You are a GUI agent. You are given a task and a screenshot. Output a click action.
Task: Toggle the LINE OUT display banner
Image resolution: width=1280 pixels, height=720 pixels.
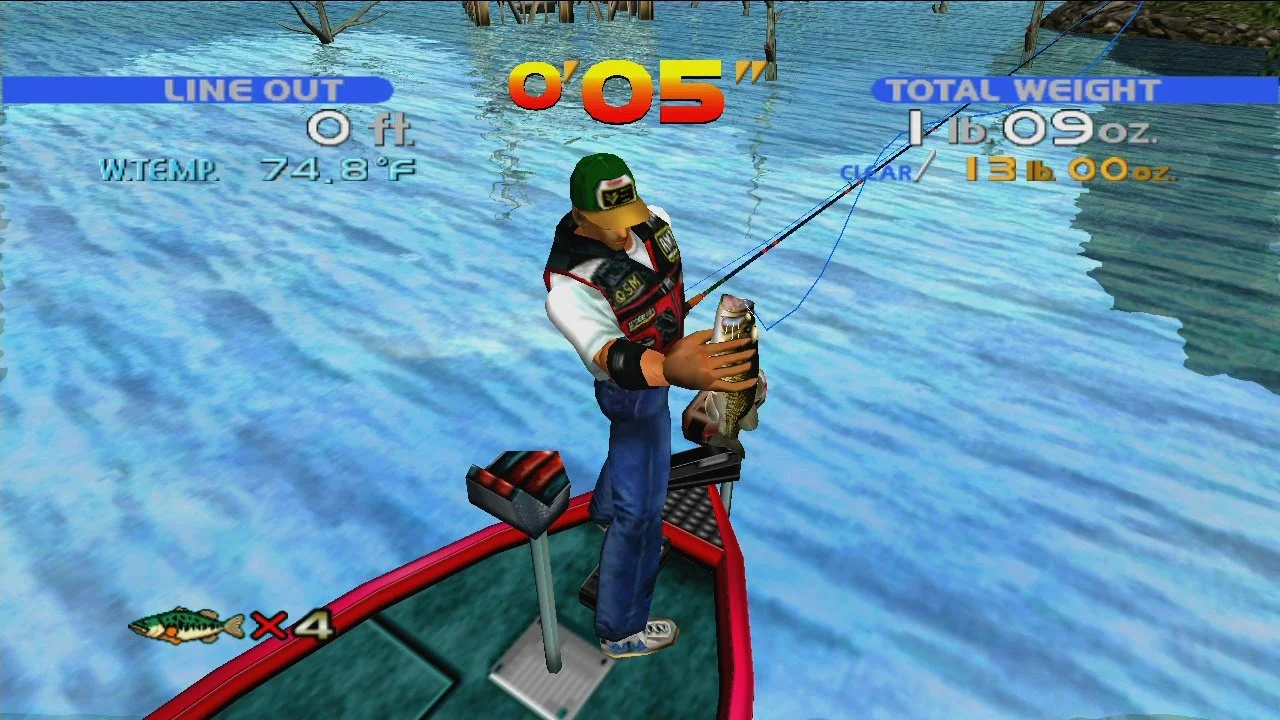click(x=255, y=89)
